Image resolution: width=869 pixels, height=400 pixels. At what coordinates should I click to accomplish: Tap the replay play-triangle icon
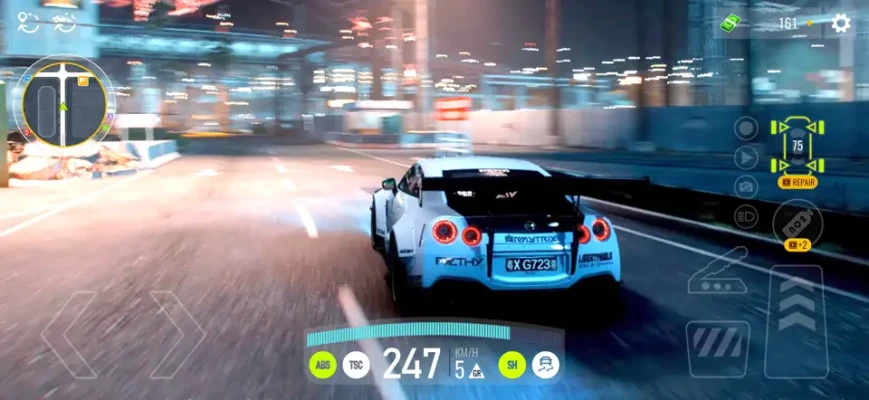746,157
